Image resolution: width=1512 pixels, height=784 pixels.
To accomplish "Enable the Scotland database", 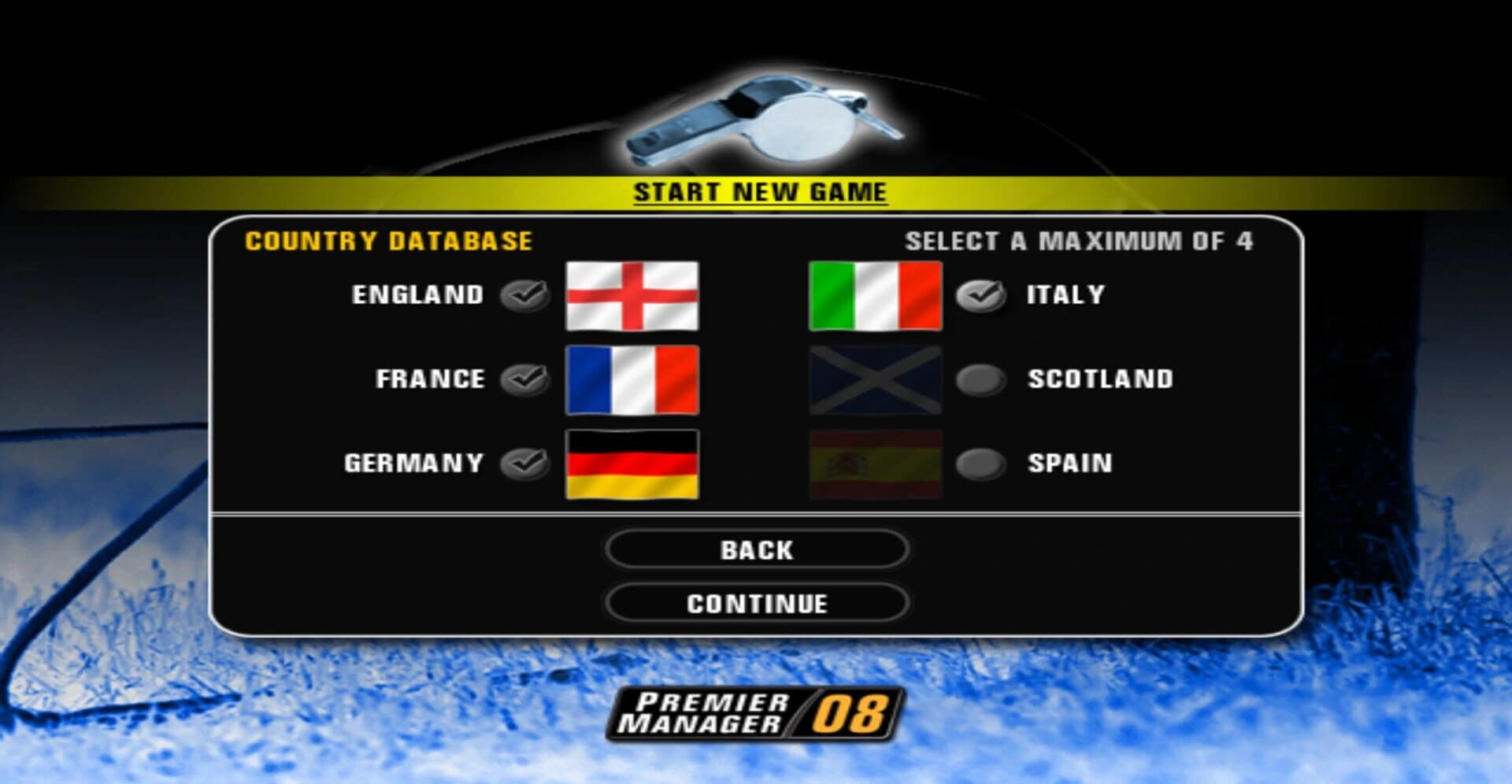I will coord(979,379).
